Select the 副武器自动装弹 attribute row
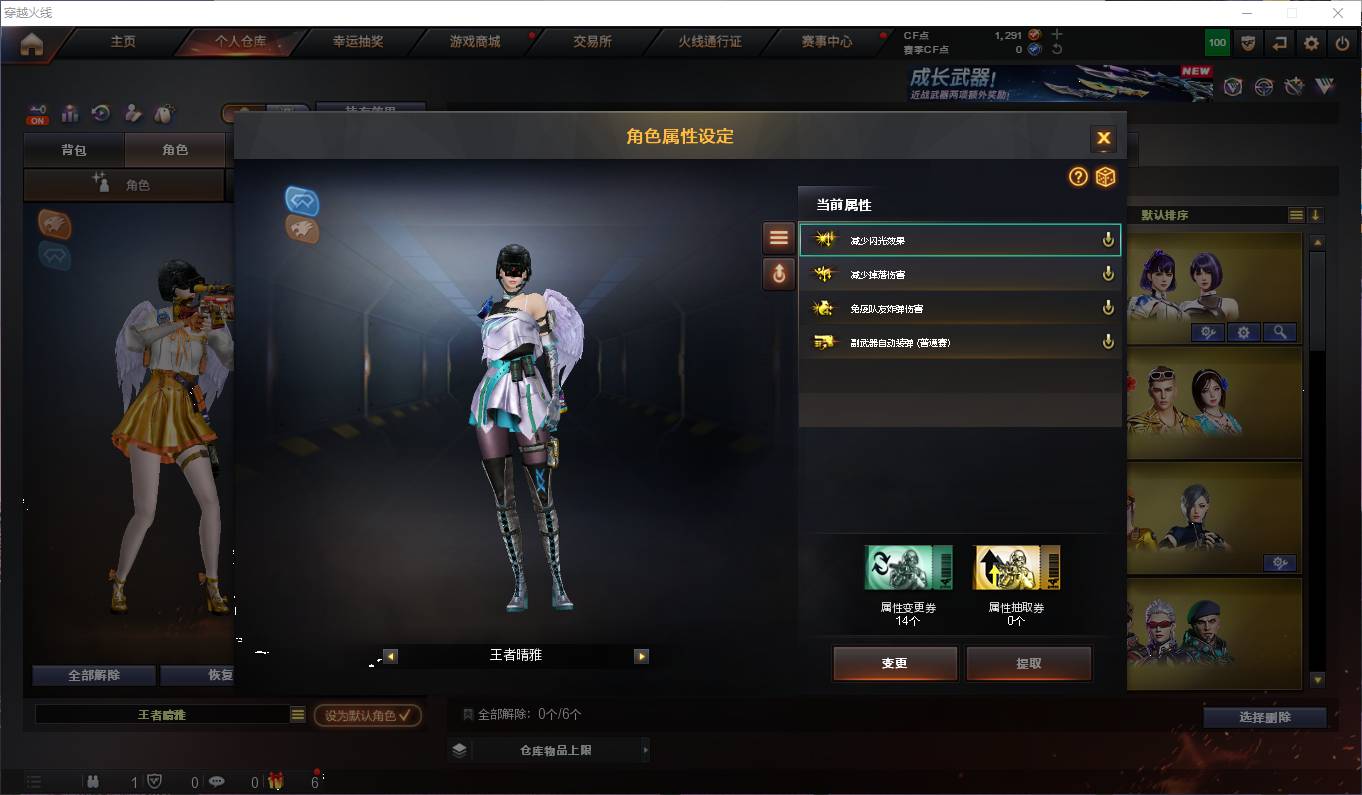The image size is (1362, 795). [959, 342]
